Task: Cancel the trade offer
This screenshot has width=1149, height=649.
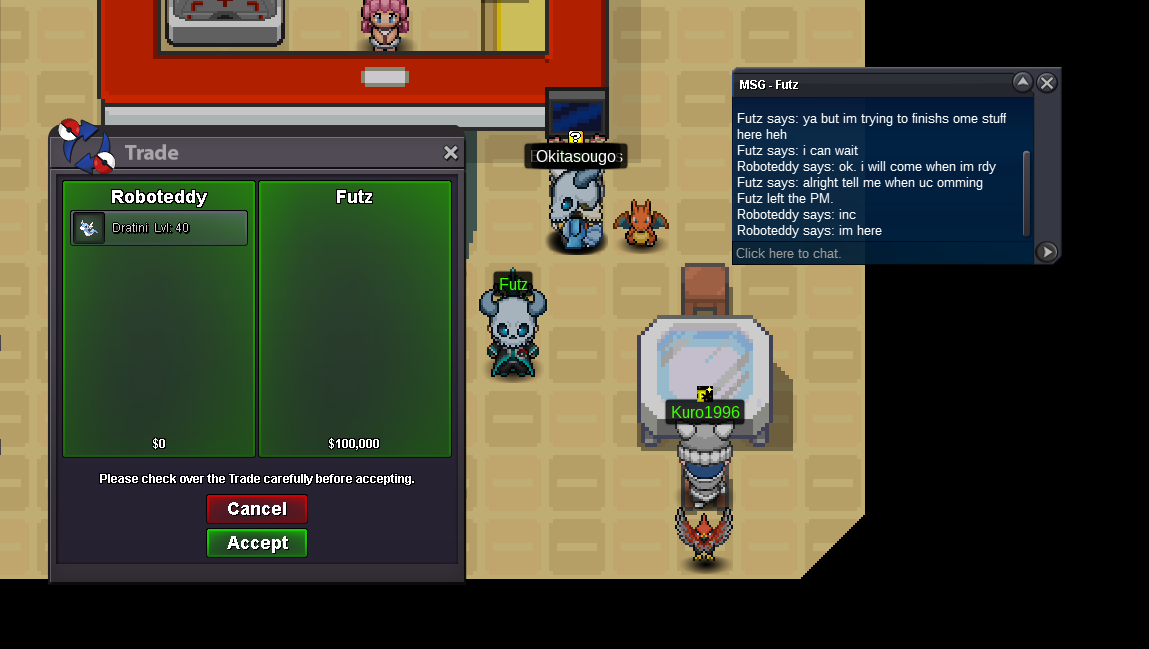Action: pyautogui.click(x=257, y=509)
